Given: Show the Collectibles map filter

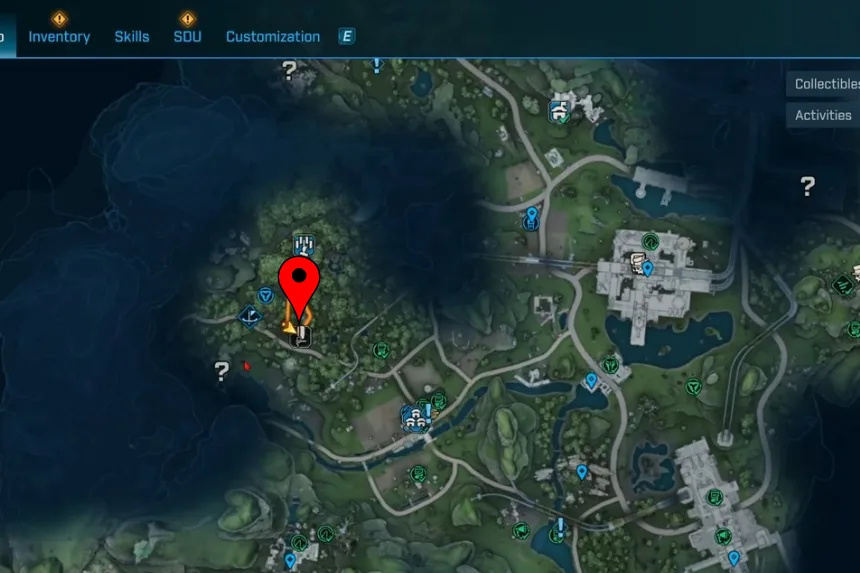Looking at the screenshot, I should [826, 84].
